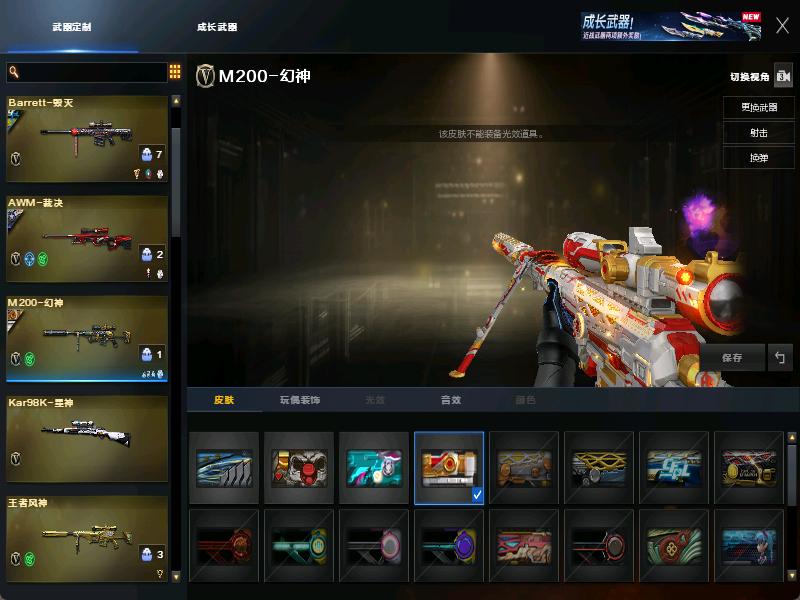Choose the clown face skin thumbnail

tap(299, 467)
